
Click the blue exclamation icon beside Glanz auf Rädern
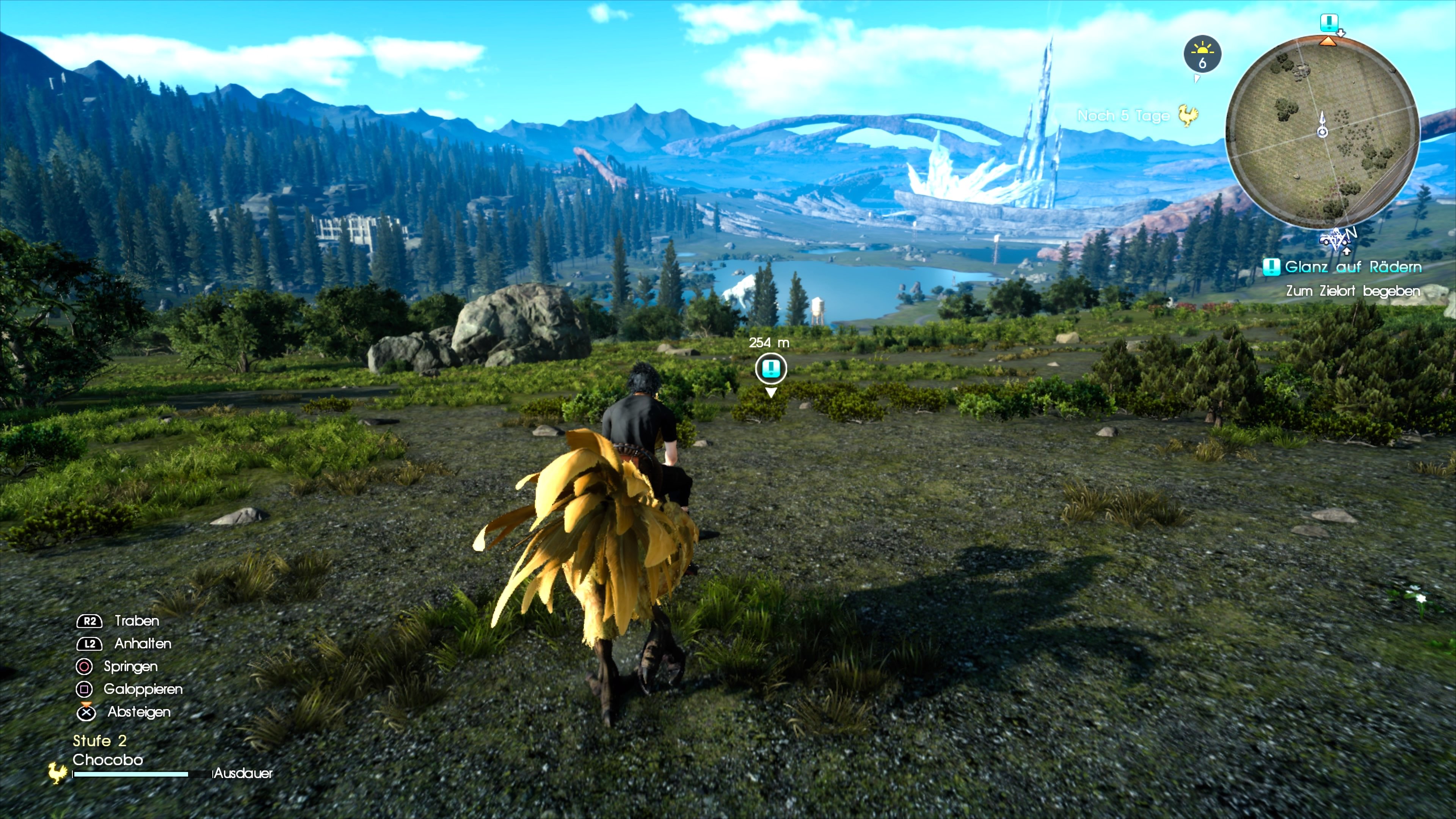pos(1271,267)
